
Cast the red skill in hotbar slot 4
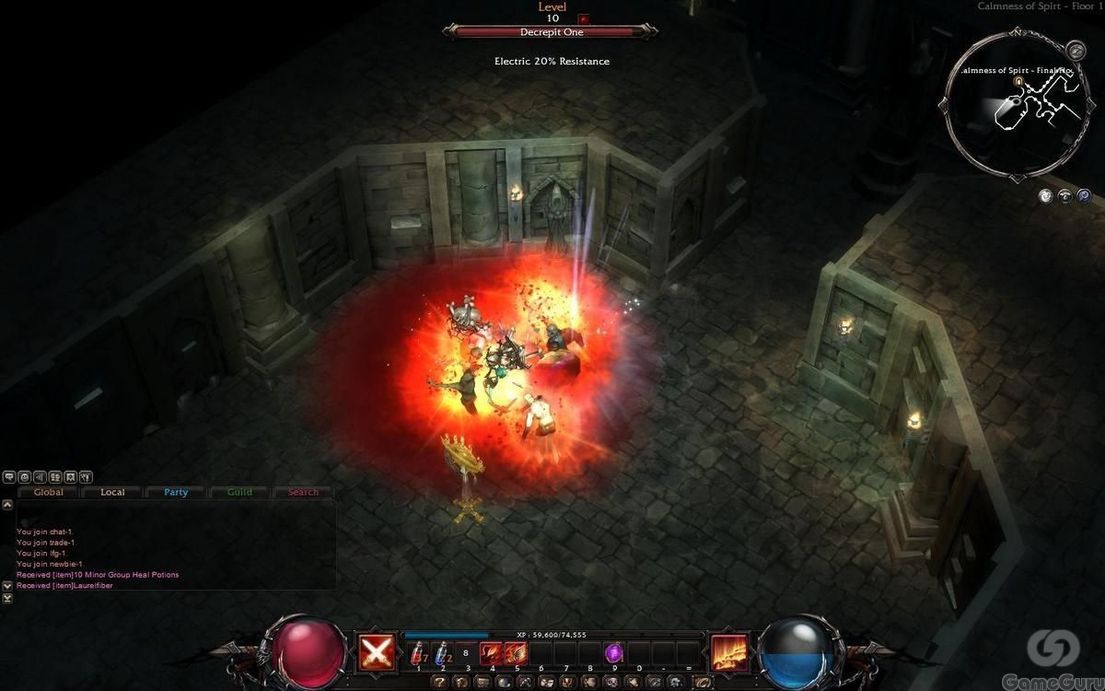coord(492,653)
